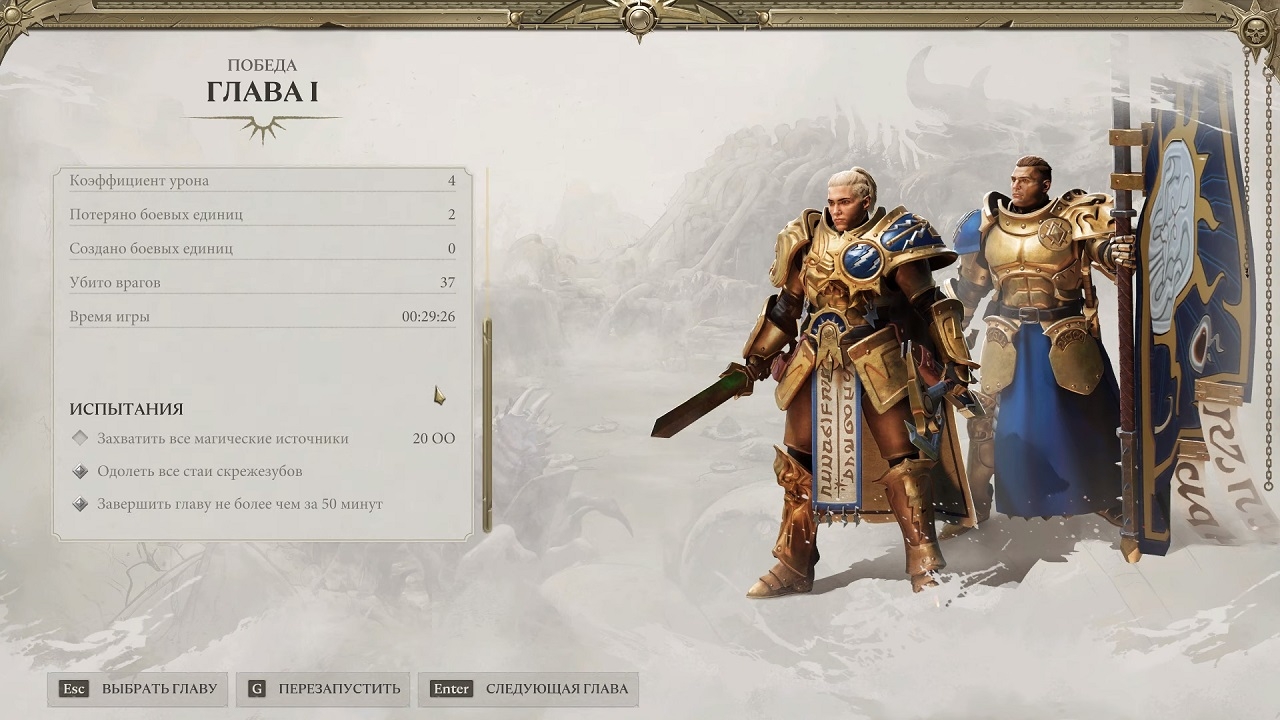The image size is (1280, 720).
Task: Select the 50-minute chapter completion challenge
Action: pyautogui.click(x=239, y=504)
